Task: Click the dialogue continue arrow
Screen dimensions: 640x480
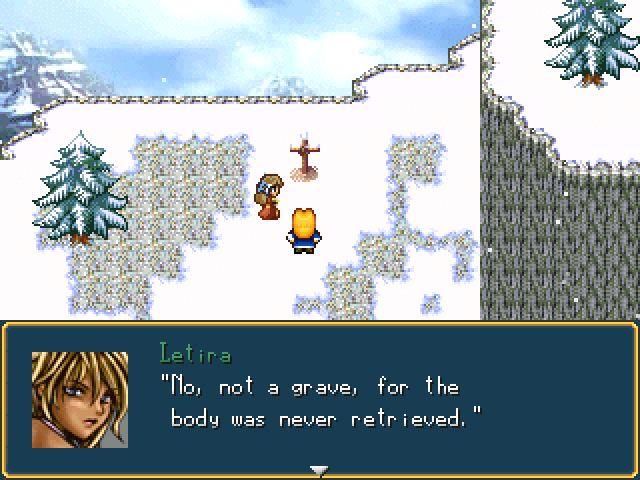Action: [319, 469]
